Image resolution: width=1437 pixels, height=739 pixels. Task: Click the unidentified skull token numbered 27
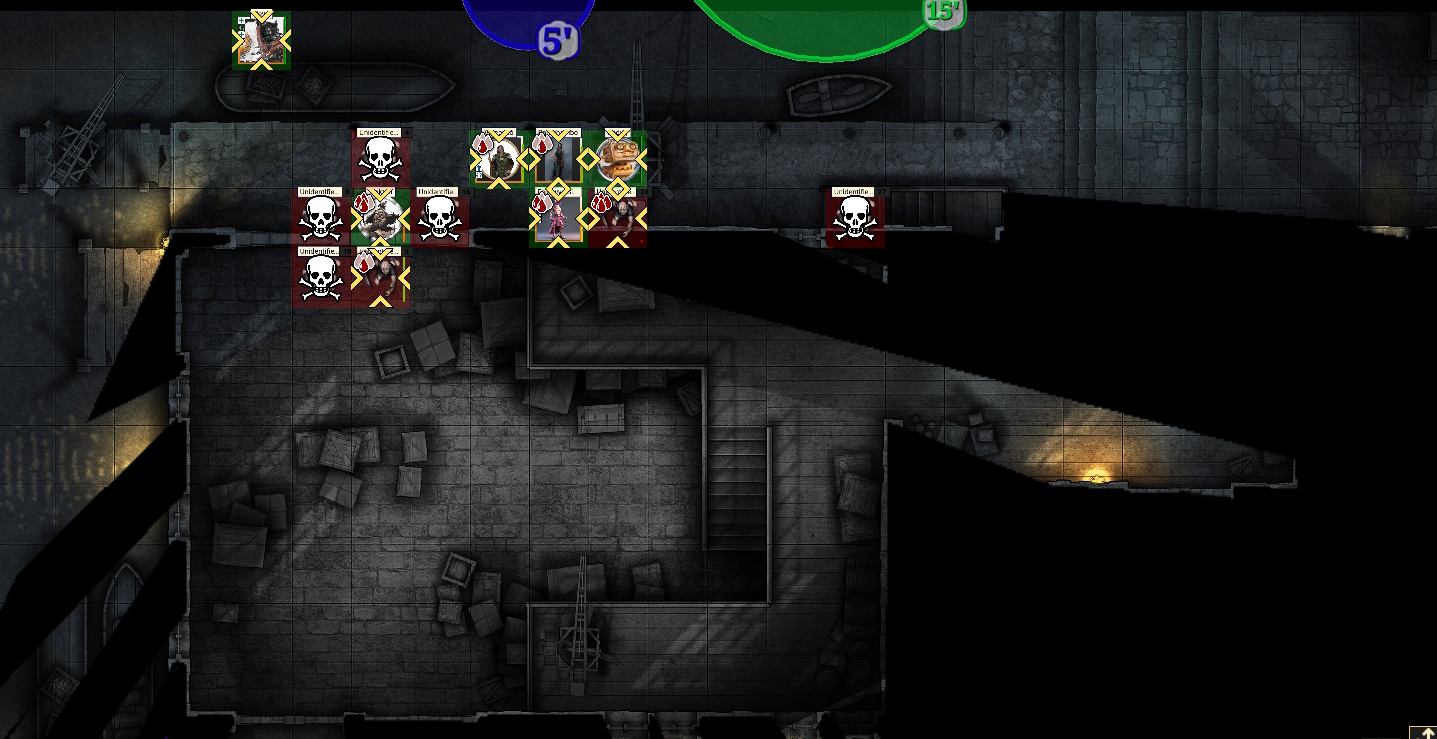coord(855,217)
